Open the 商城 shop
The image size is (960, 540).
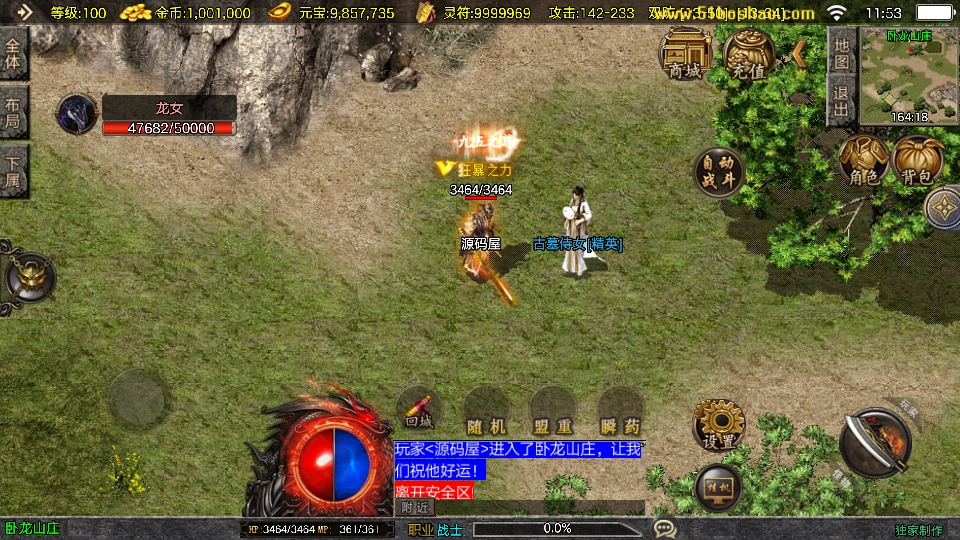pos(686,54)
